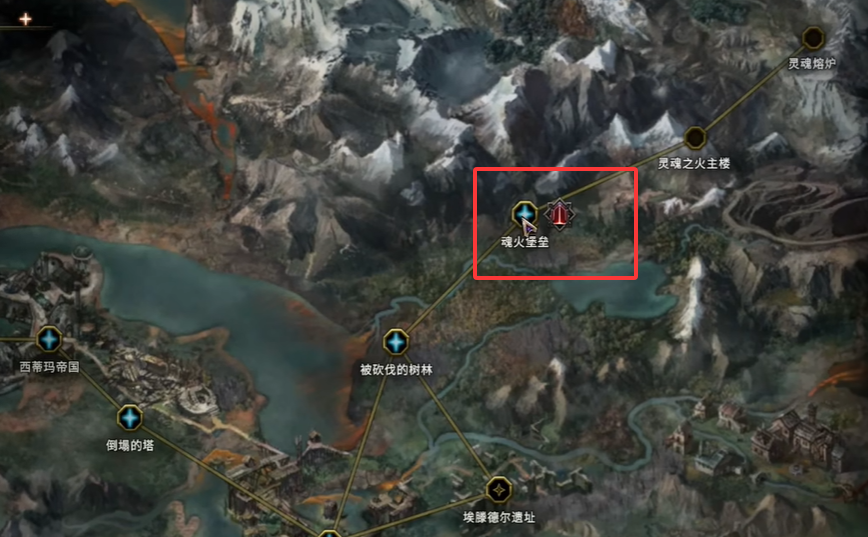
Task: Choose the 灵魂熔炉 map node
Action: (813, 39)
